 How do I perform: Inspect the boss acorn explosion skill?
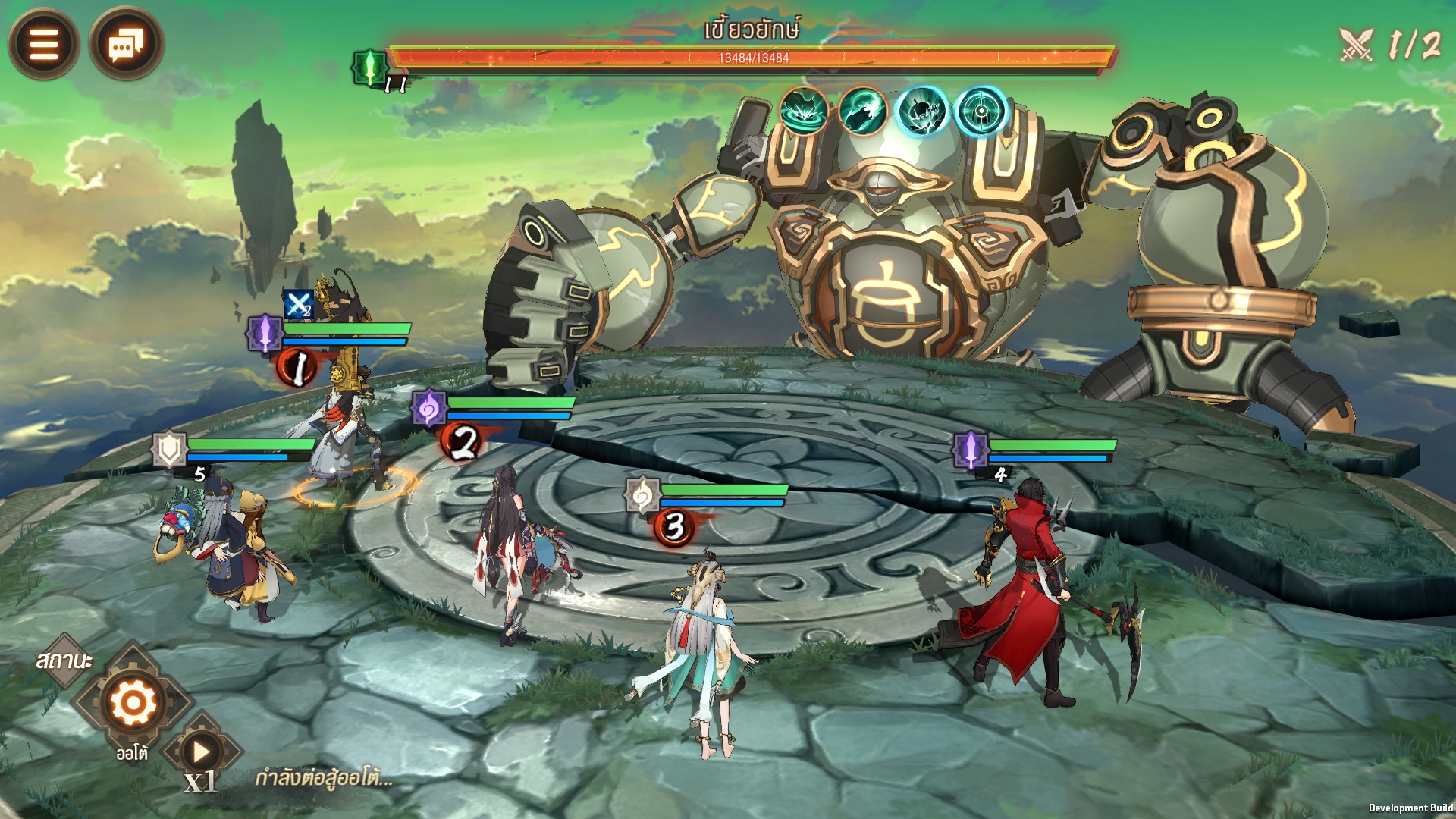[921, 111]
